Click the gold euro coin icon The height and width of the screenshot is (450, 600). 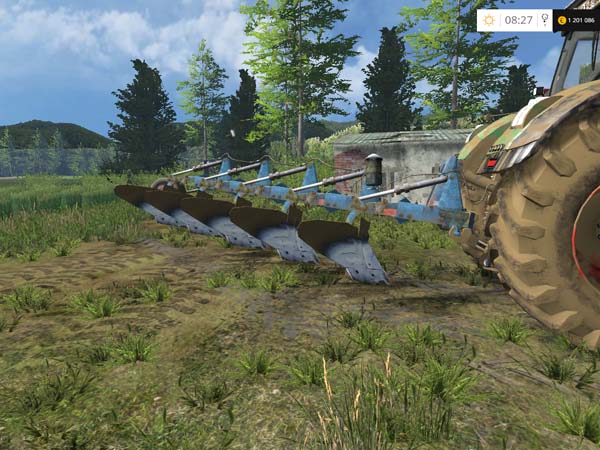[x=562, y=19]
